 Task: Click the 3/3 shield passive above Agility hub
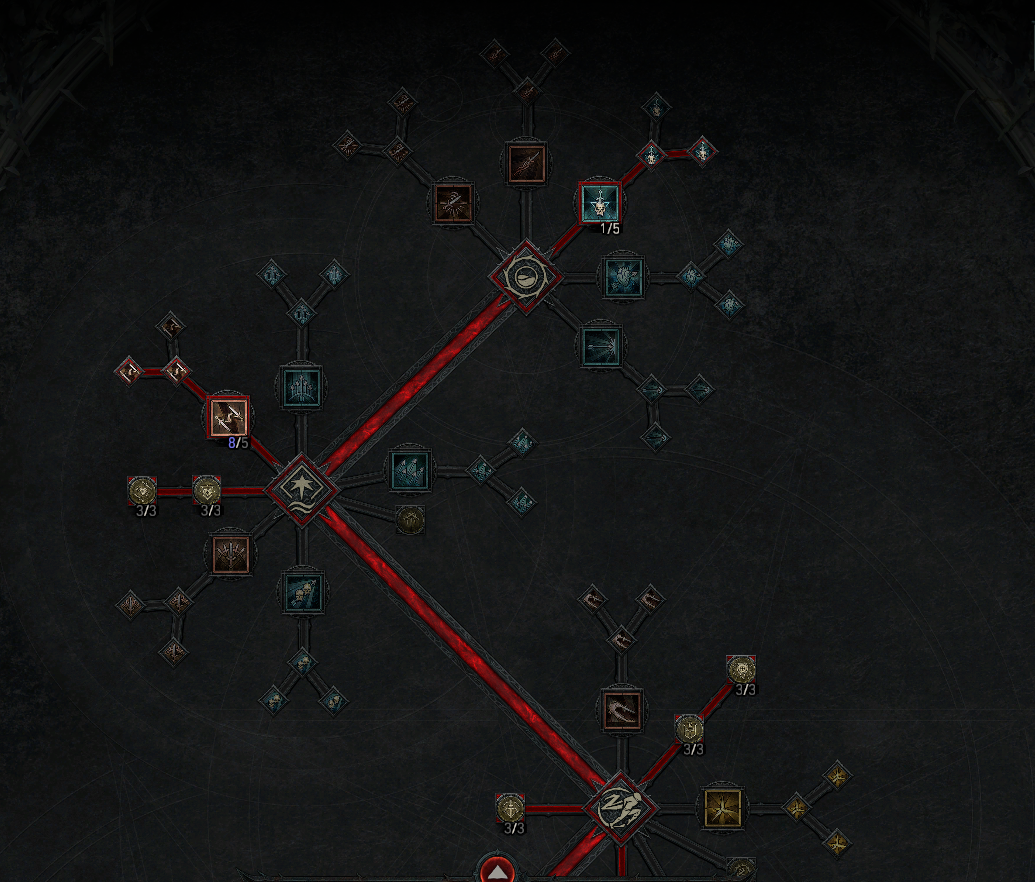pyautogui.click(x=689, y=730)
